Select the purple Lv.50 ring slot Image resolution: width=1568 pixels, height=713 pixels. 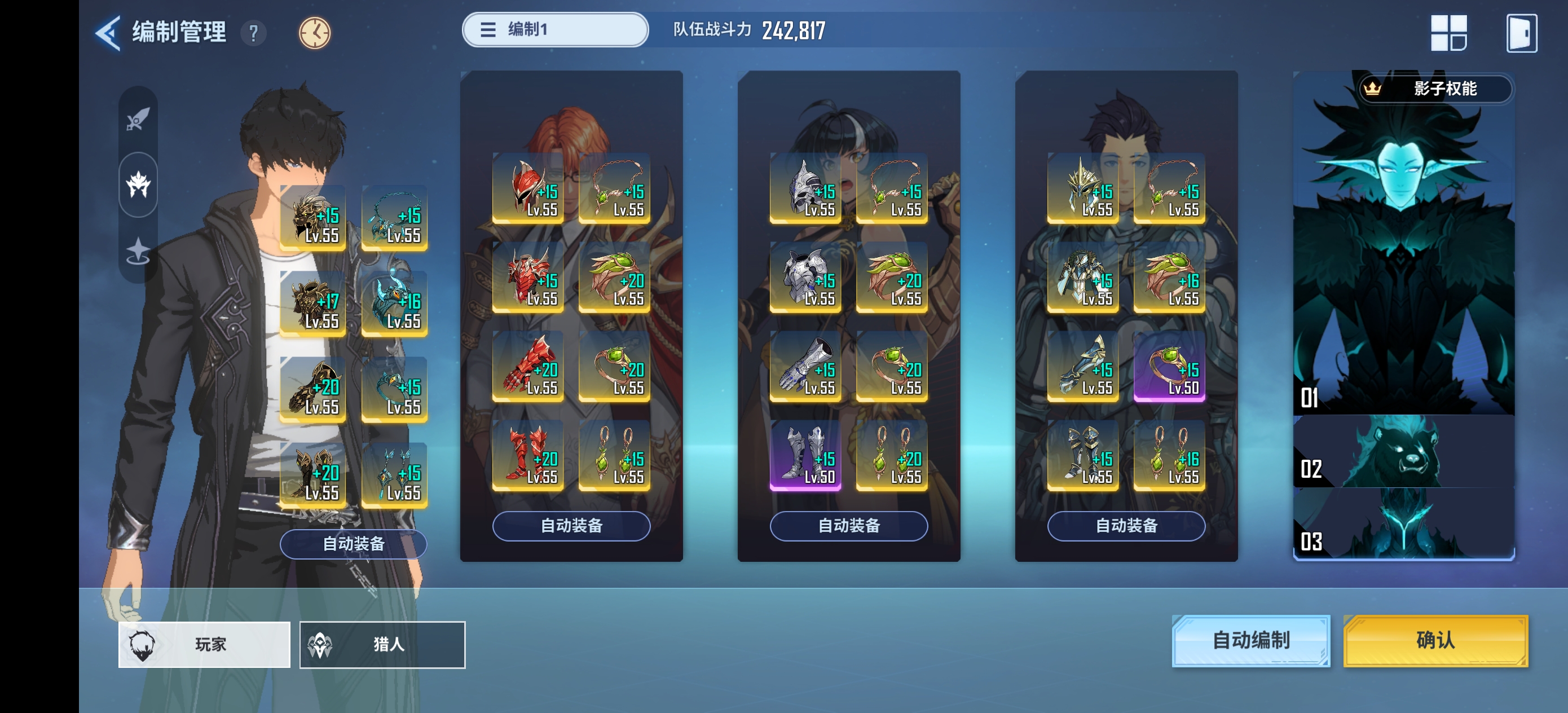click(1169, 367)
